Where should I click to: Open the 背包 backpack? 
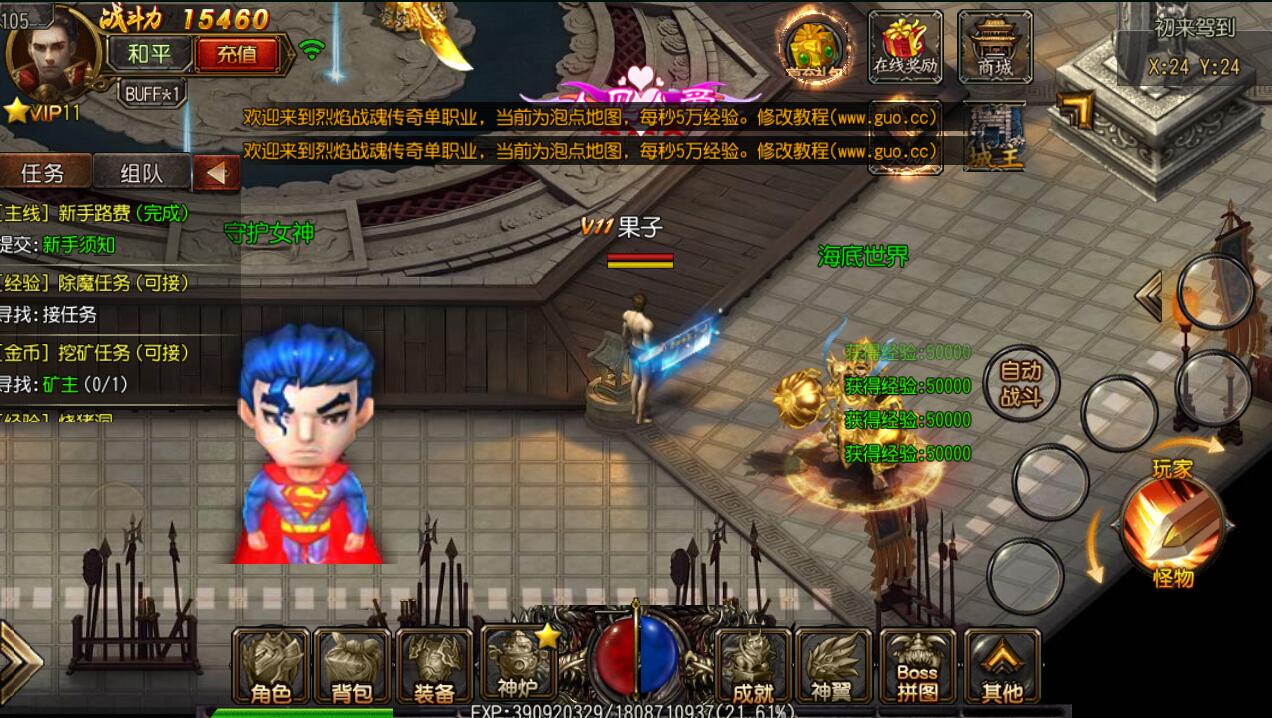pyautogui.click(x=352, y=665)
